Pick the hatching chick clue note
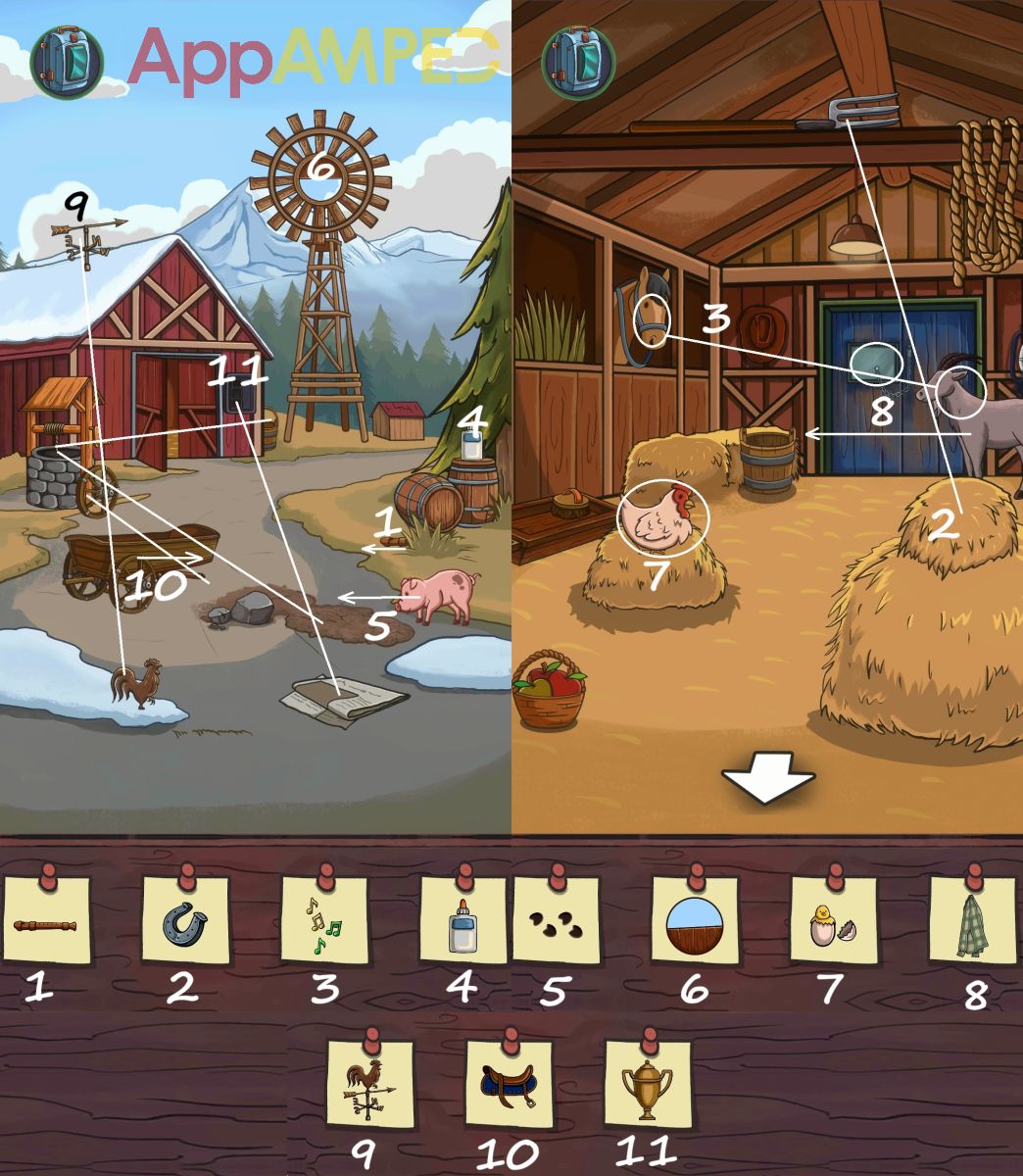This screenshot has width=1023, height=1176. pyautogui.click(x=834, y=921)
